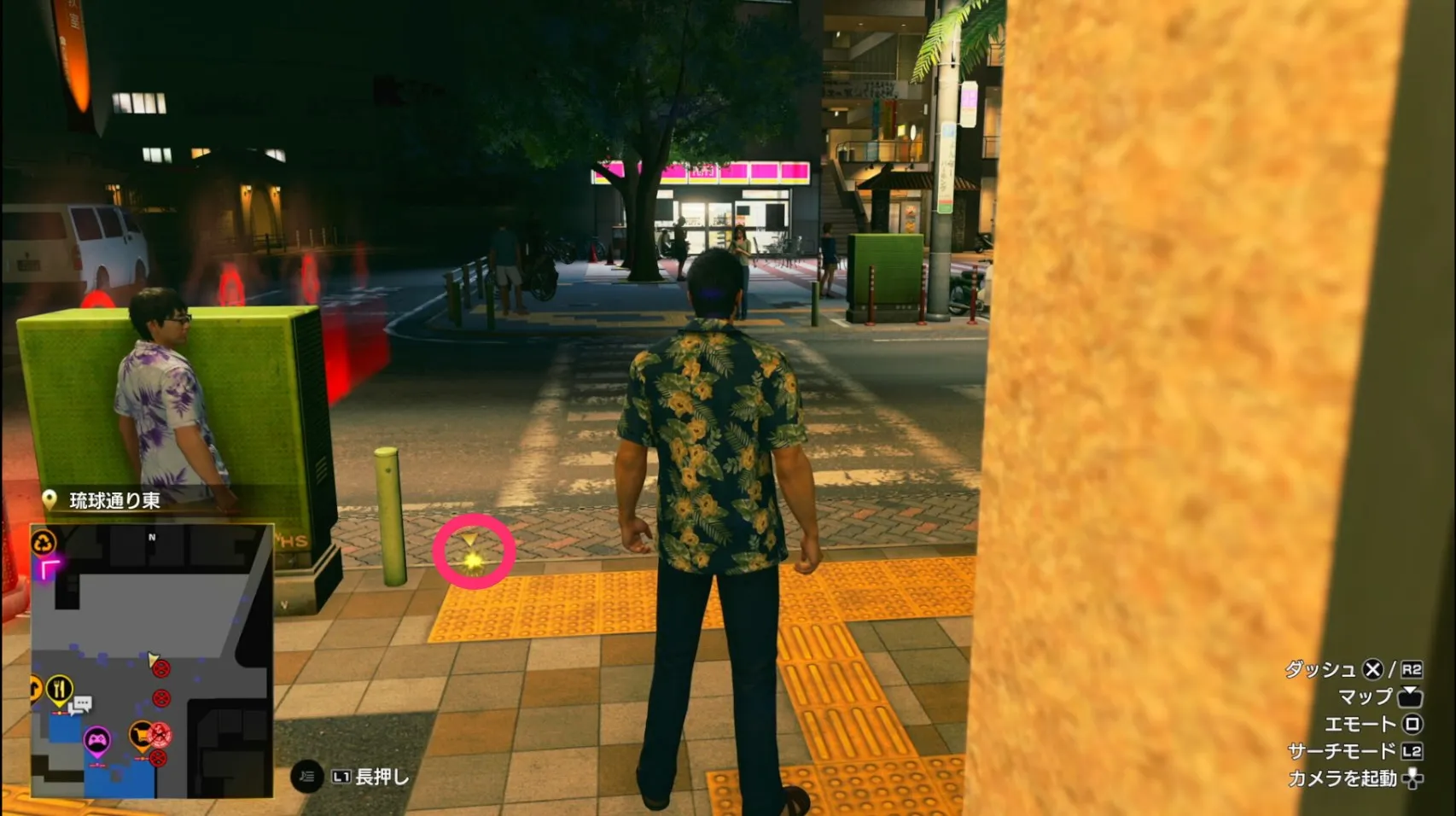Select the orange road sign icon on minimap edge
This screenshot has width=1456, height=816.
(33, 685)
